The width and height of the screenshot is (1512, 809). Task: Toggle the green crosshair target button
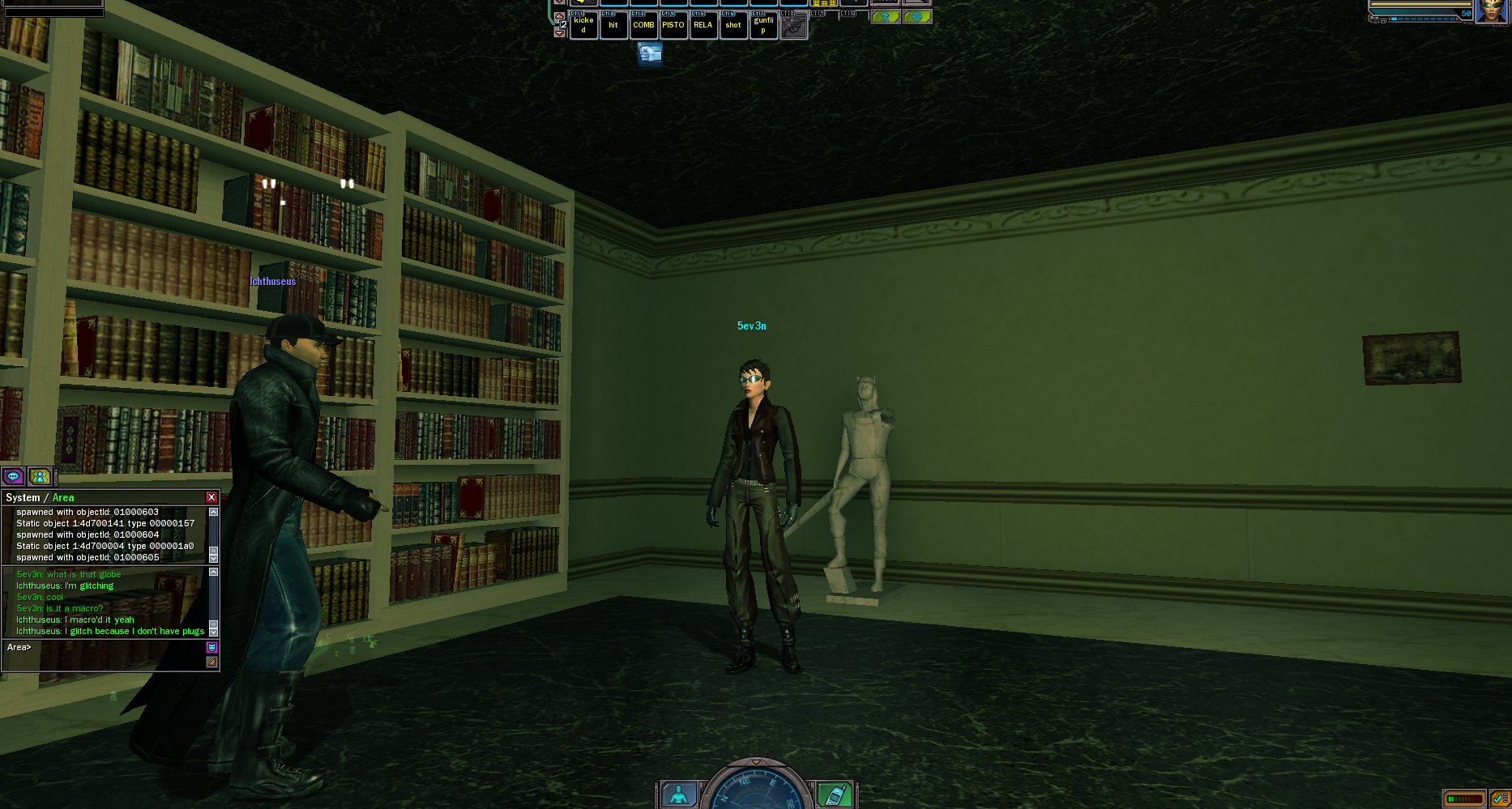pos(917,17)
